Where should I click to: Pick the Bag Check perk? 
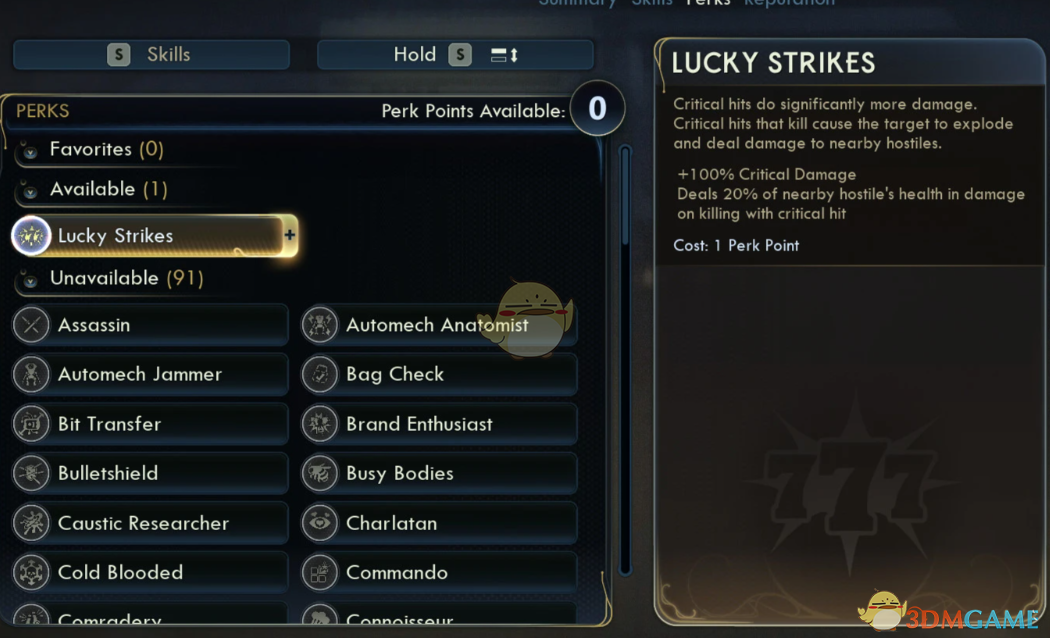click(x=439, y=374)
